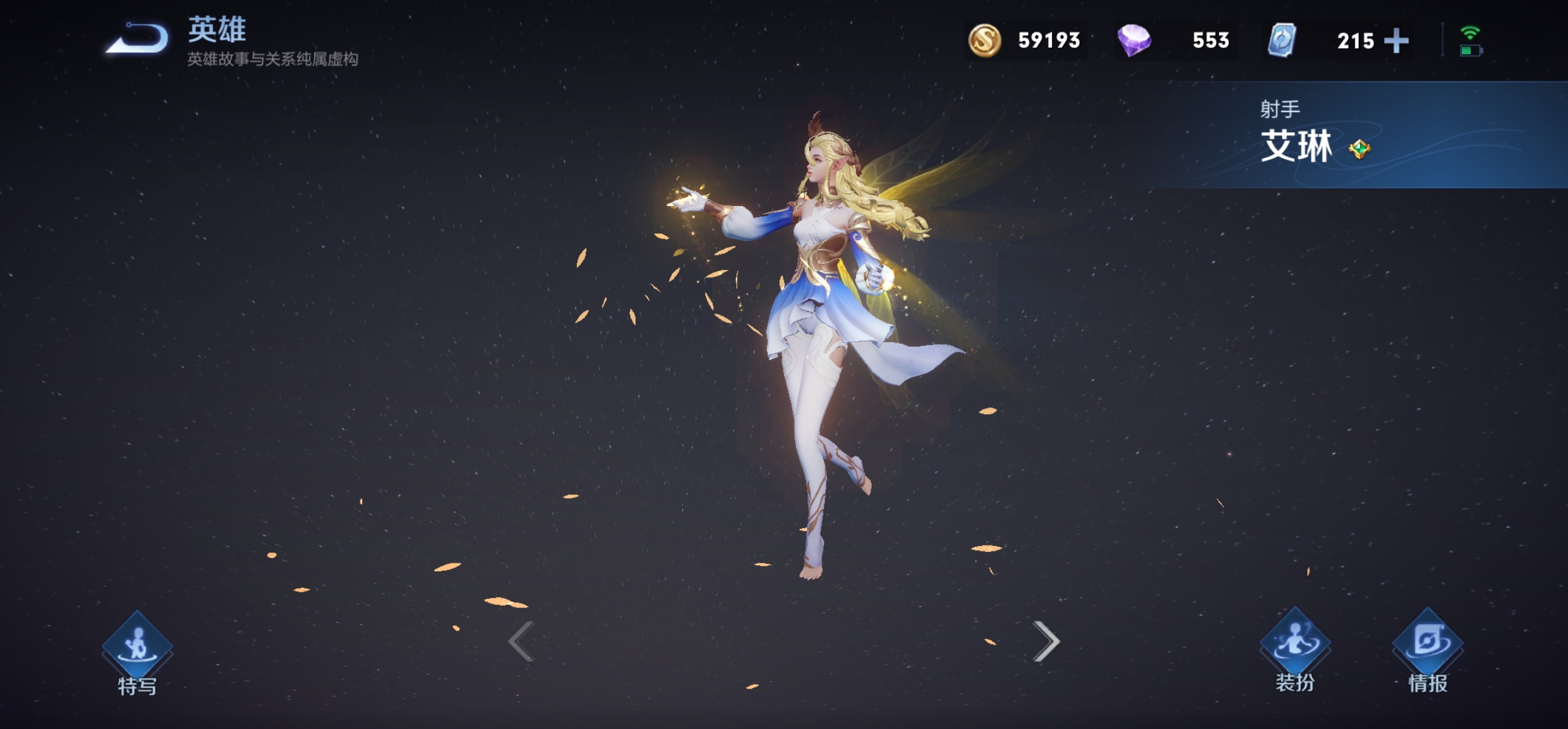Tap the purple diamond currency icon
This screenshot has width=1568, height=729.
(x=1134, y=40)
